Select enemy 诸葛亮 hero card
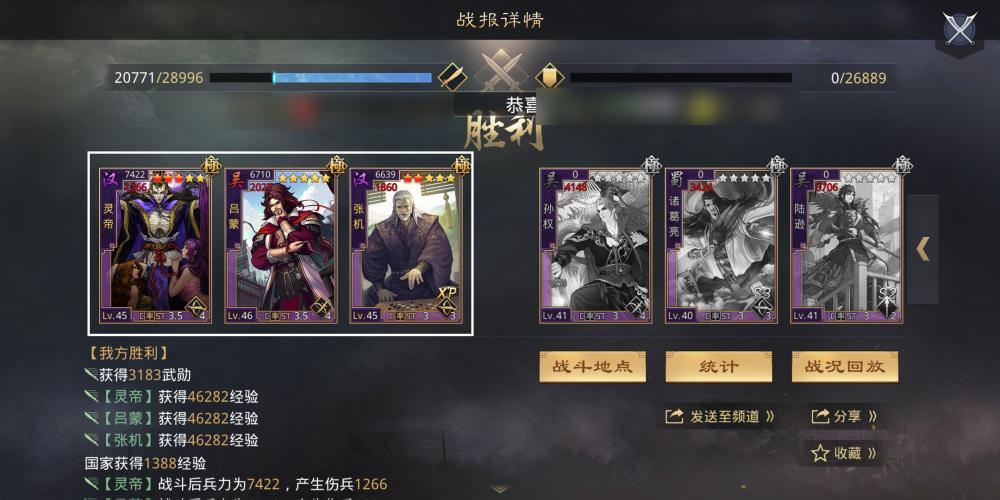The image size is (1000, 500). coord(721,245)
